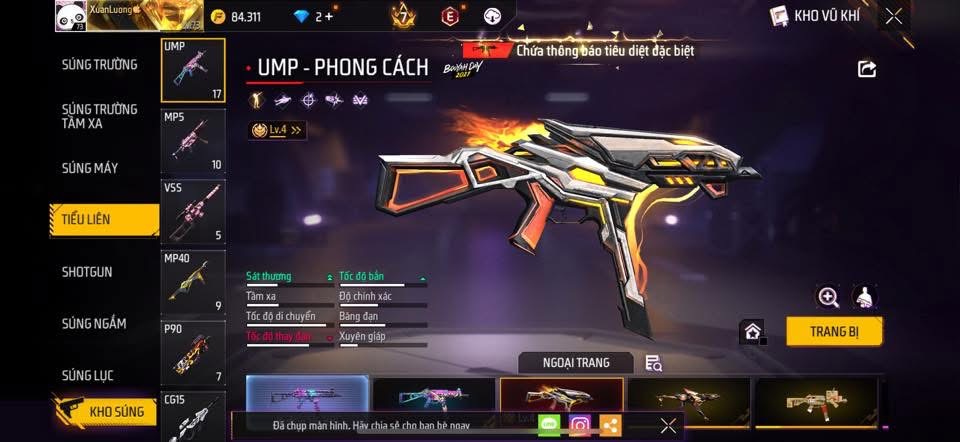Open the Kho Súng button
The height and width of the screenshot is (442, 960).
pyautogui.click(x=107, y=410)
